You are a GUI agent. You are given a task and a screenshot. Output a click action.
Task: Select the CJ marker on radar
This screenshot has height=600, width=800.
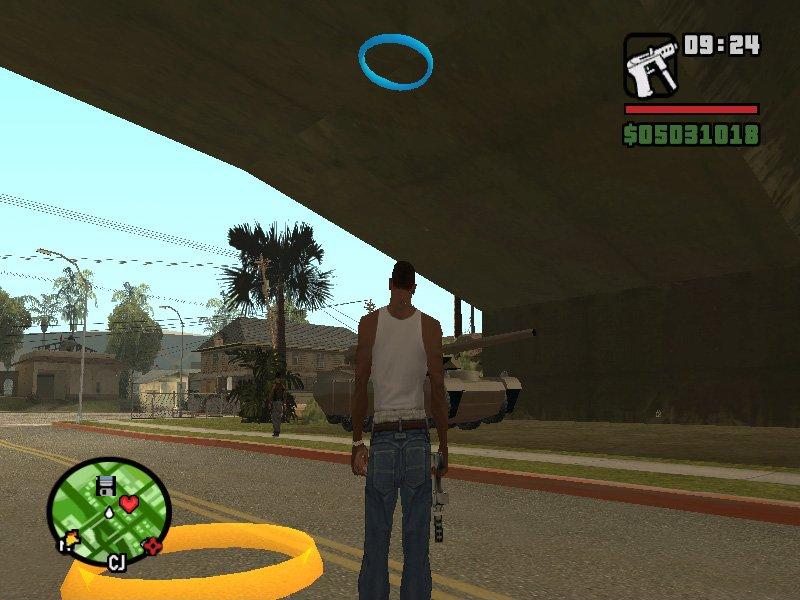(x=116, y=562)
